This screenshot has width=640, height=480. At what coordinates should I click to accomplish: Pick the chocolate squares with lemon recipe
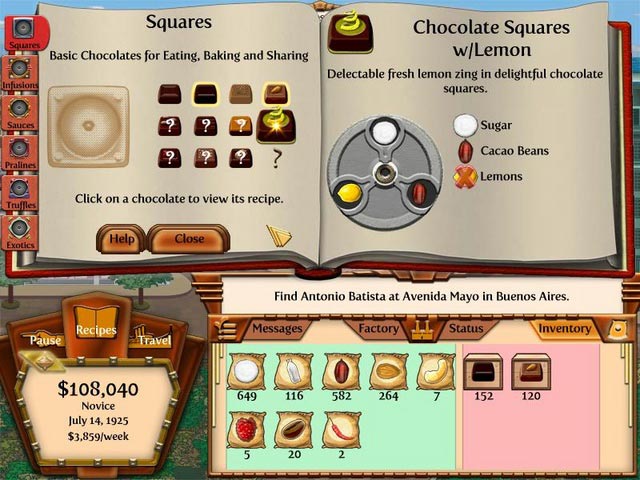(275, 123)
